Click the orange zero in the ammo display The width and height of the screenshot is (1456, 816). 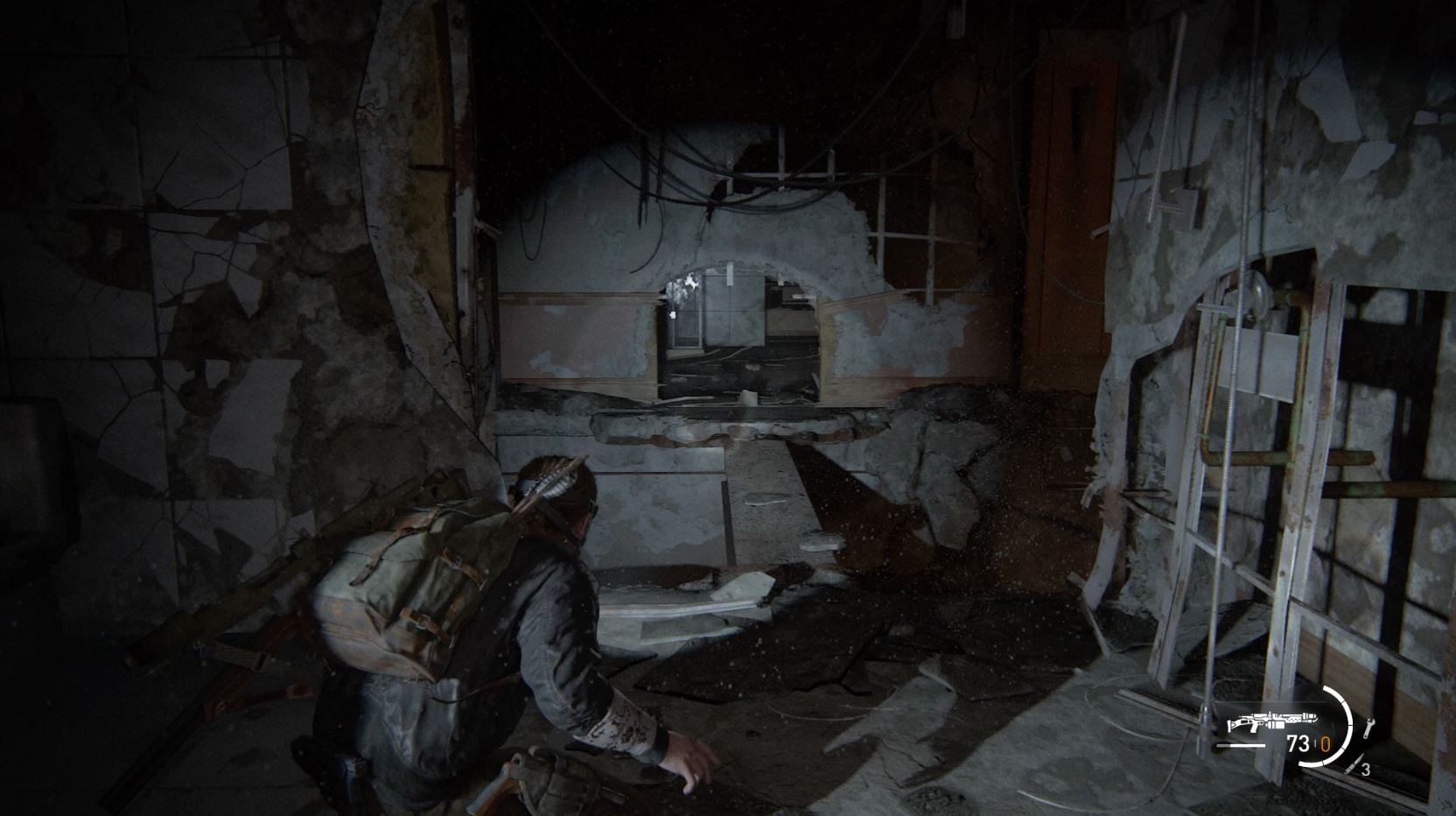tap(1326, 744)
